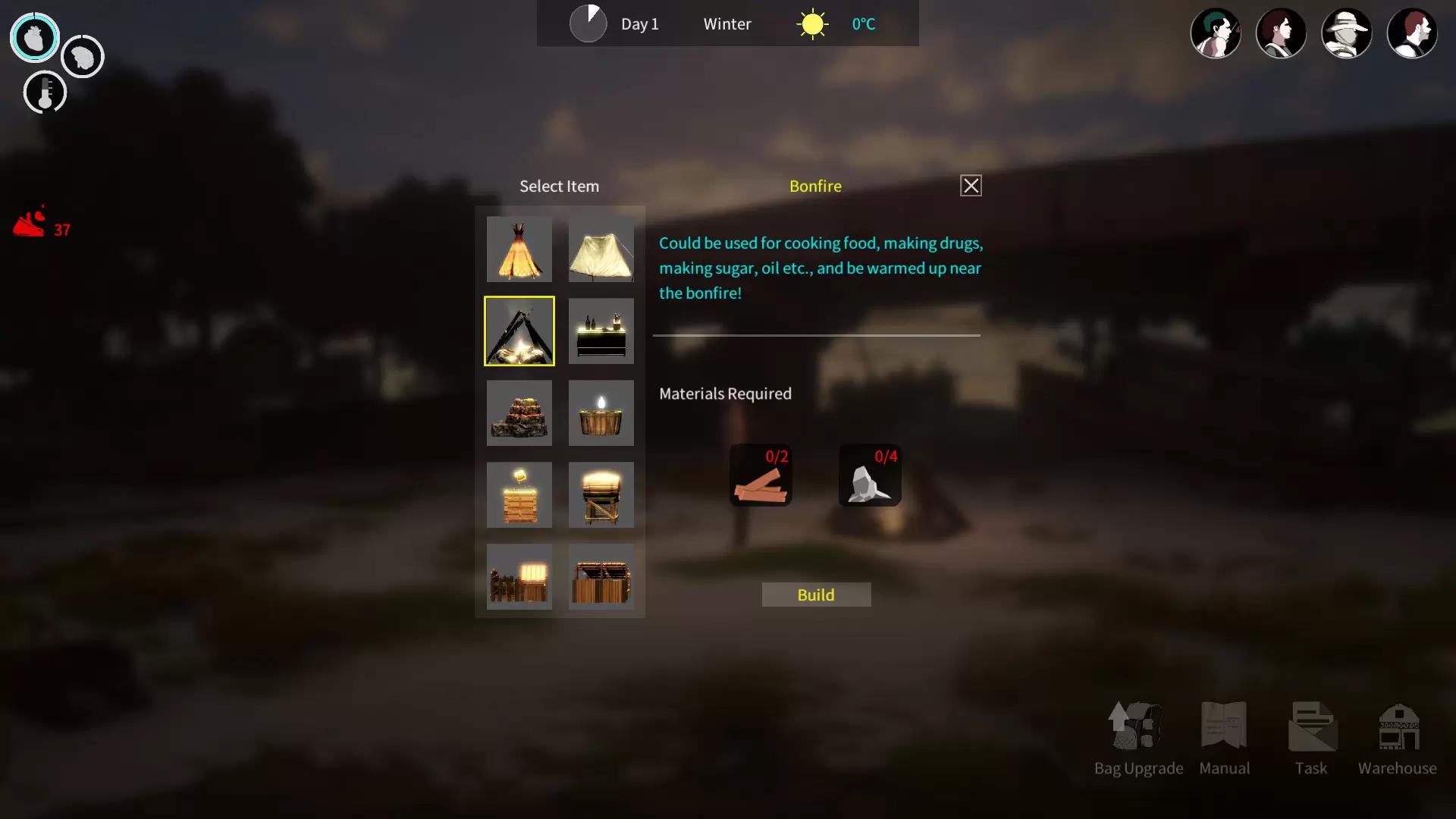Select the highlighted bonfire item
1456x819 pixels.
(519, 331)
